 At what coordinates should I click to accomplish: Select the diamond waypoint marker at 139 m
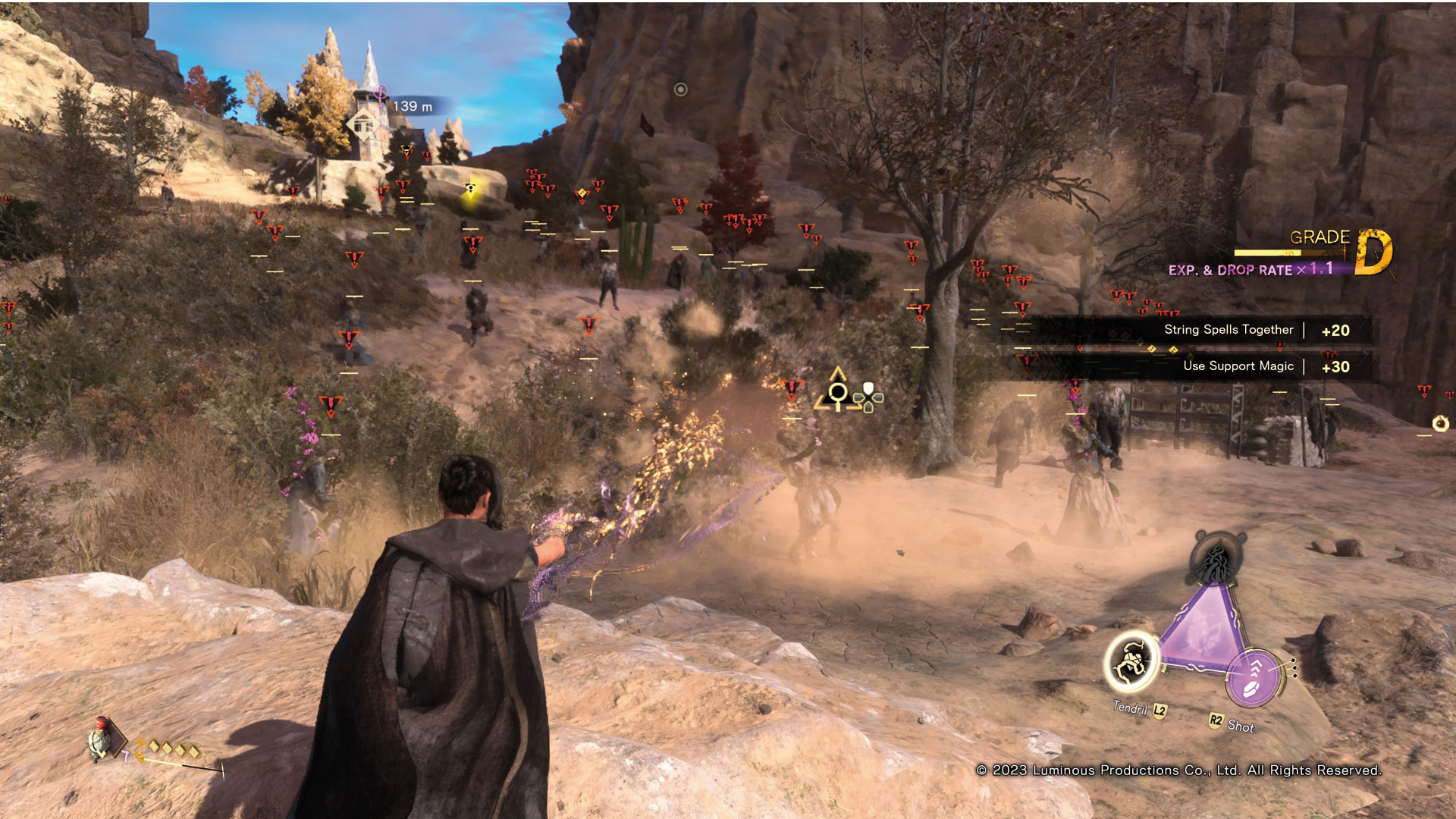pyautogui.click(x=363, y=124)
